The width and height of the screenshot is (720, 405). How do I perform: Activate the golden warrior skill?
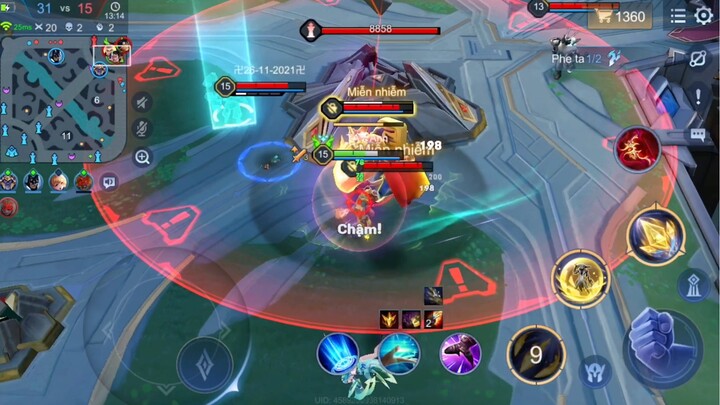tap(580, 278)
